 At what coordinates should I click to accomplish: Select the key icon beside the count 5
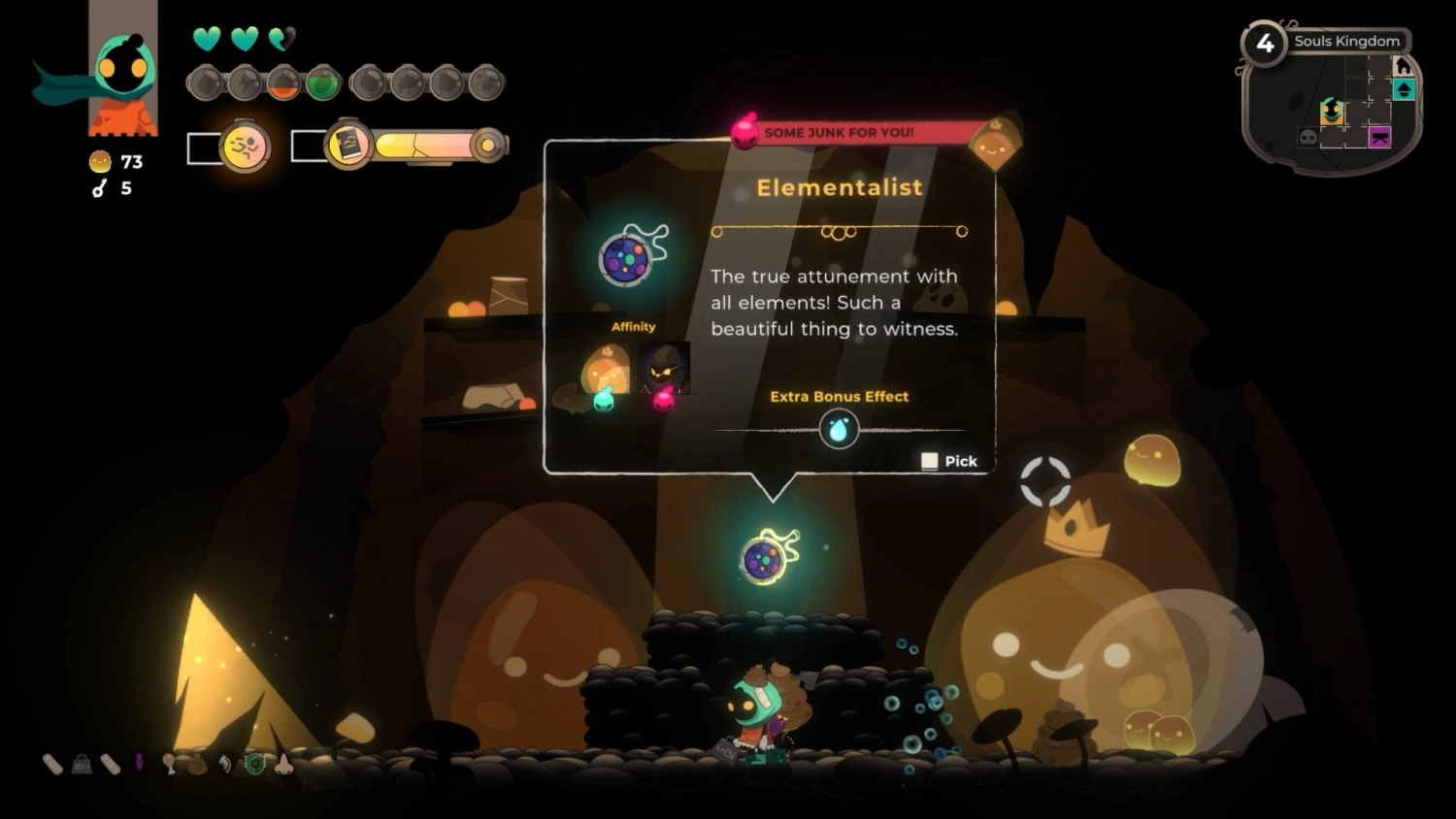[97, 188]
